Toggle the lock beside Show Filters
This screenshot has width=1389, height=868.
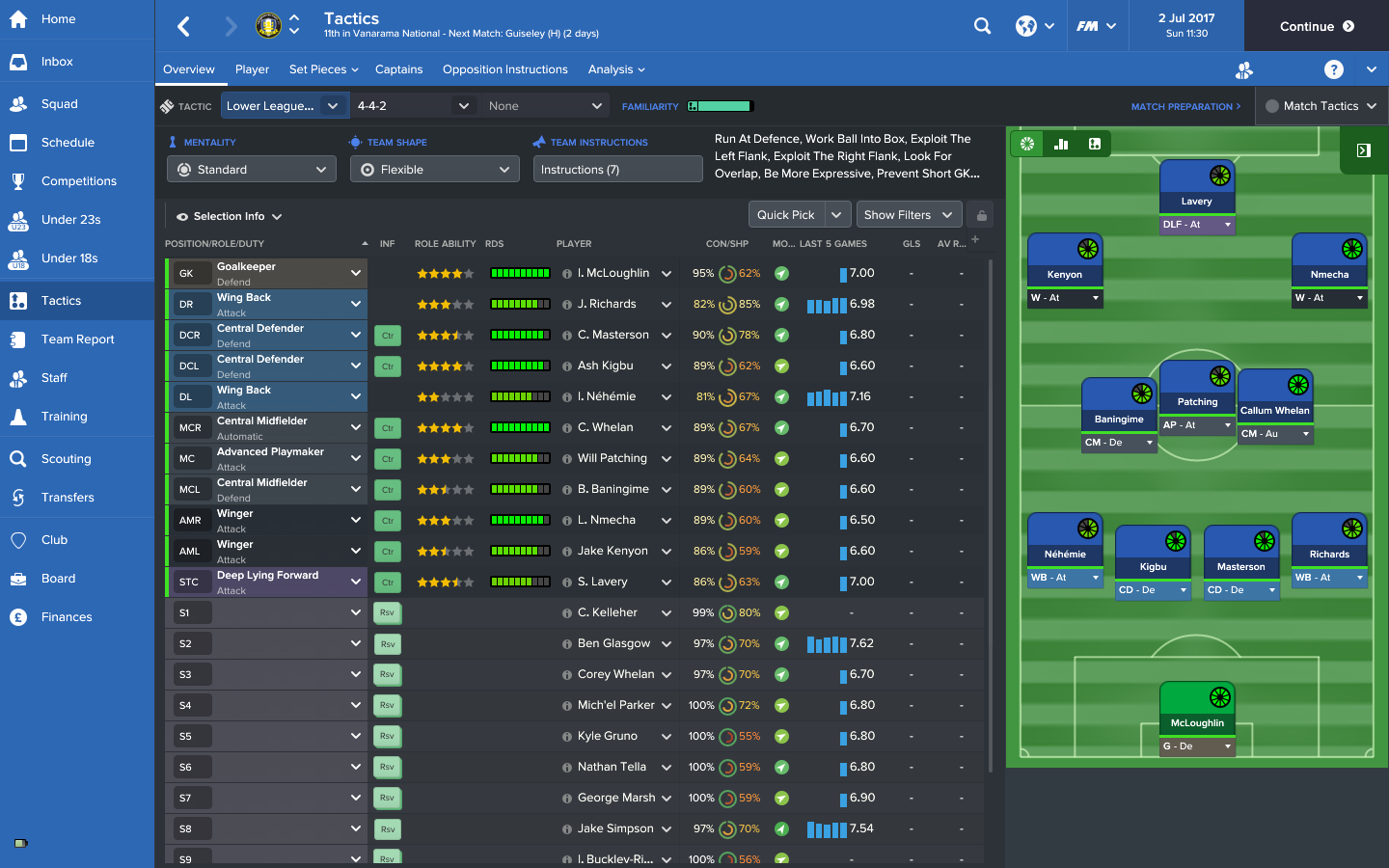[x=980, y=214]
